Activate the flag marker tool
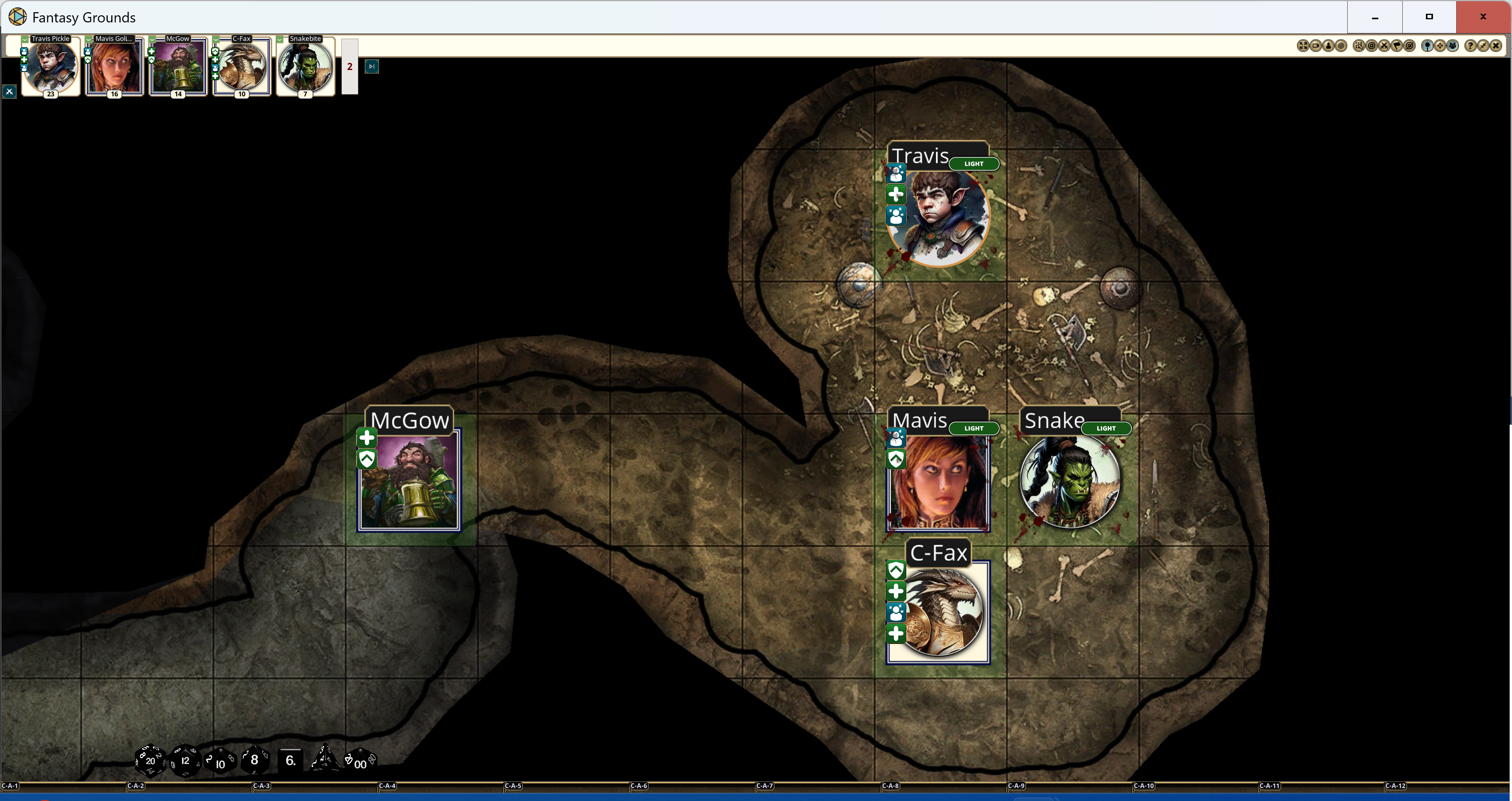Screen dimensions: 1512x801 point(1397,46)
